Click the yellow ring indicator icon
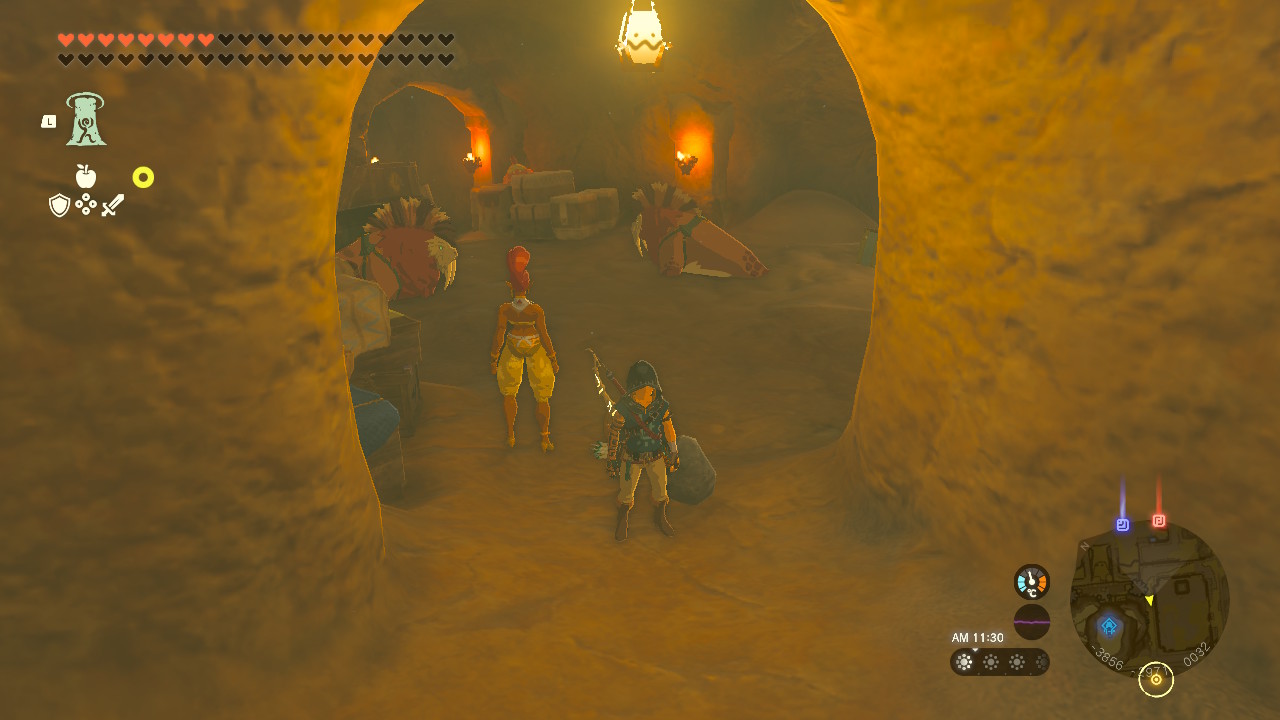The height and width of the screenshot is (720, 1280). 143,177
